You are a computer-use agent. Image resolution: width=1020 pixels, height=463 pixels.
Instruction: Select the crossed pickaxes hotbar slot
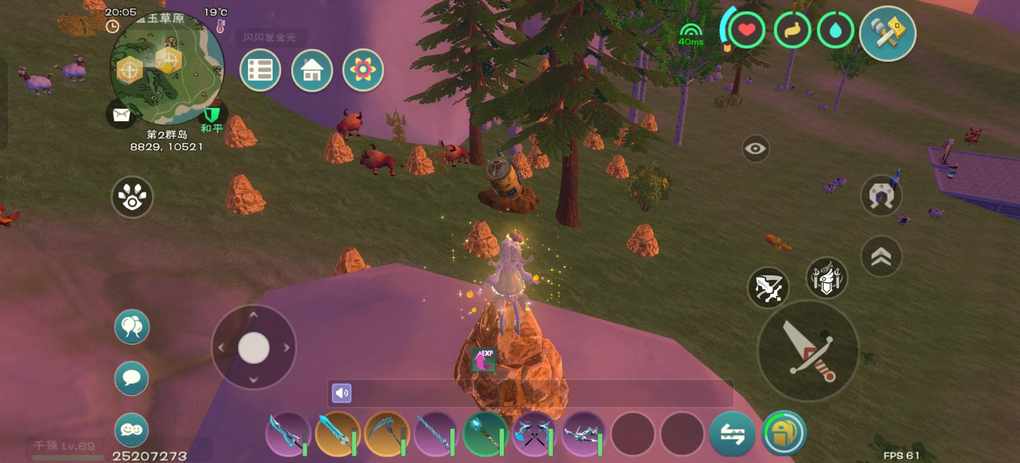pyautogui.click(x=533, y=434)
